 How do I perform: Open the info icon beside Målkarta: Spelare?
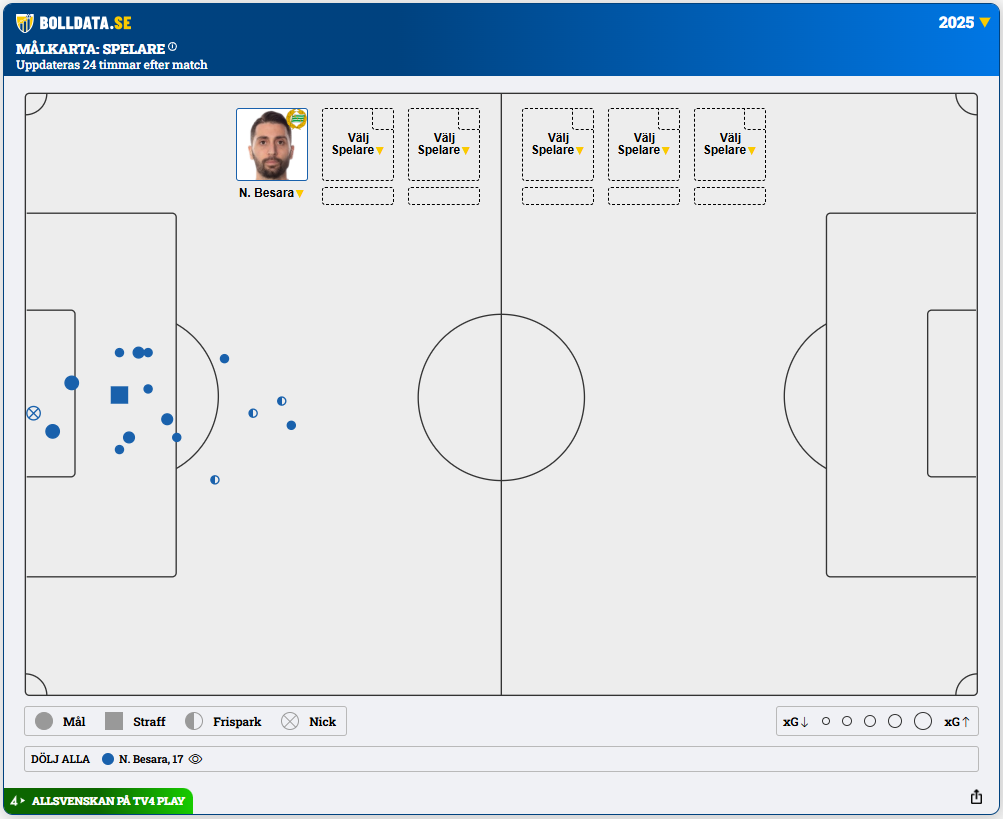(x=172, y=46)
